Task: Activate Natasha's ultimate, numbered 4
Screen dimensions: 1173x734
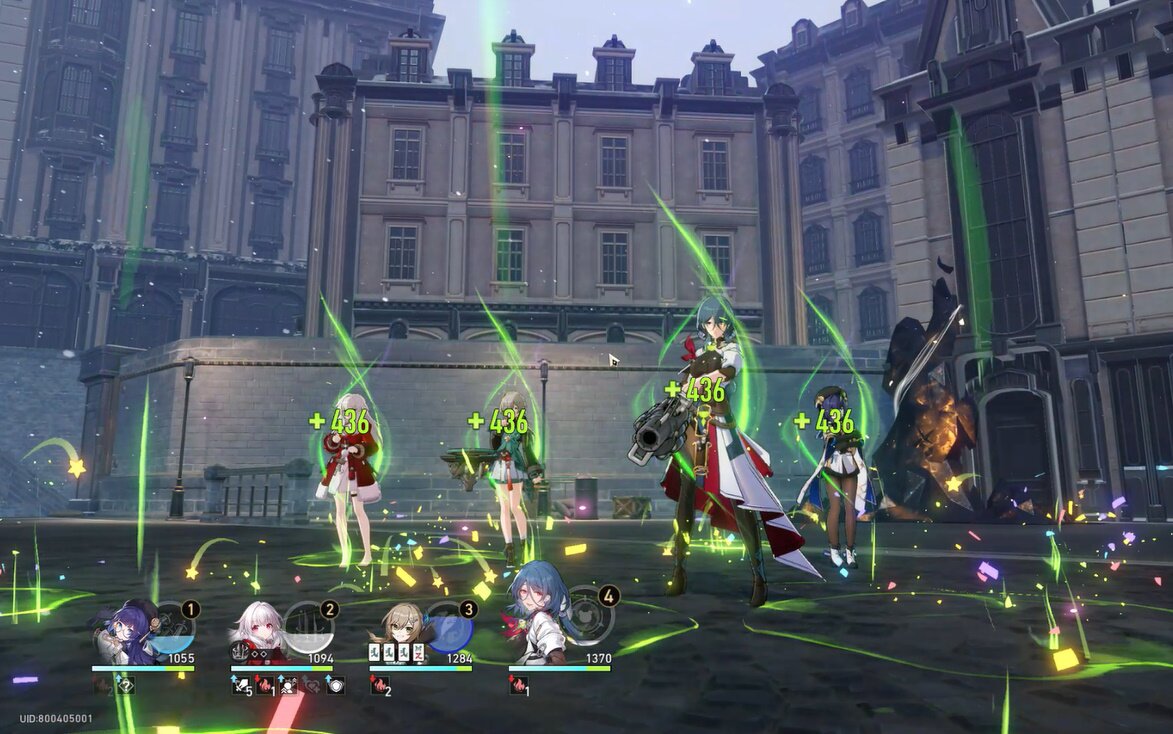Action: point(588,620)
